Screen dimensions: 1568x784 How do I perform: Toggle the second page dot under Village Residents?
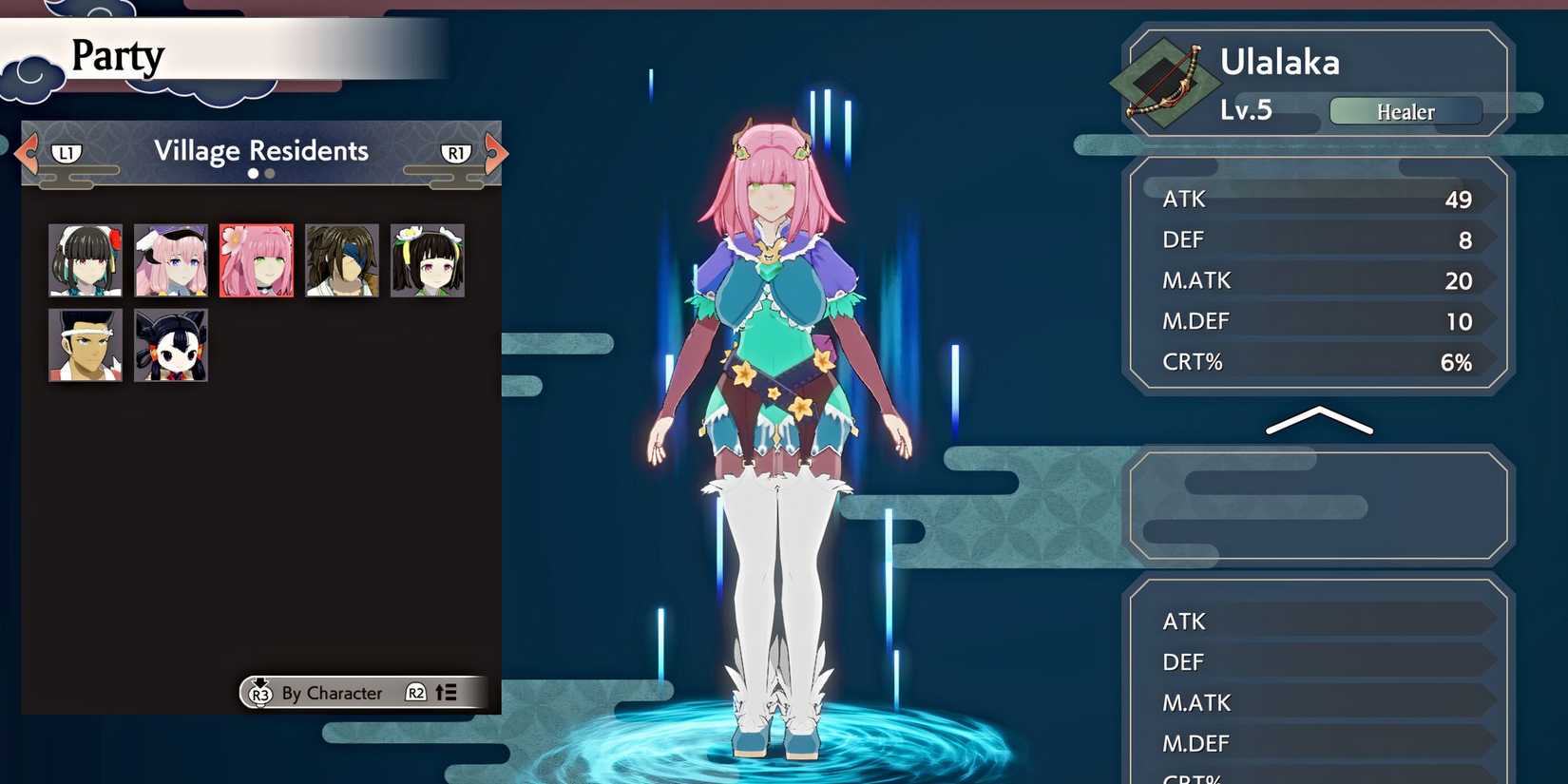267,174
